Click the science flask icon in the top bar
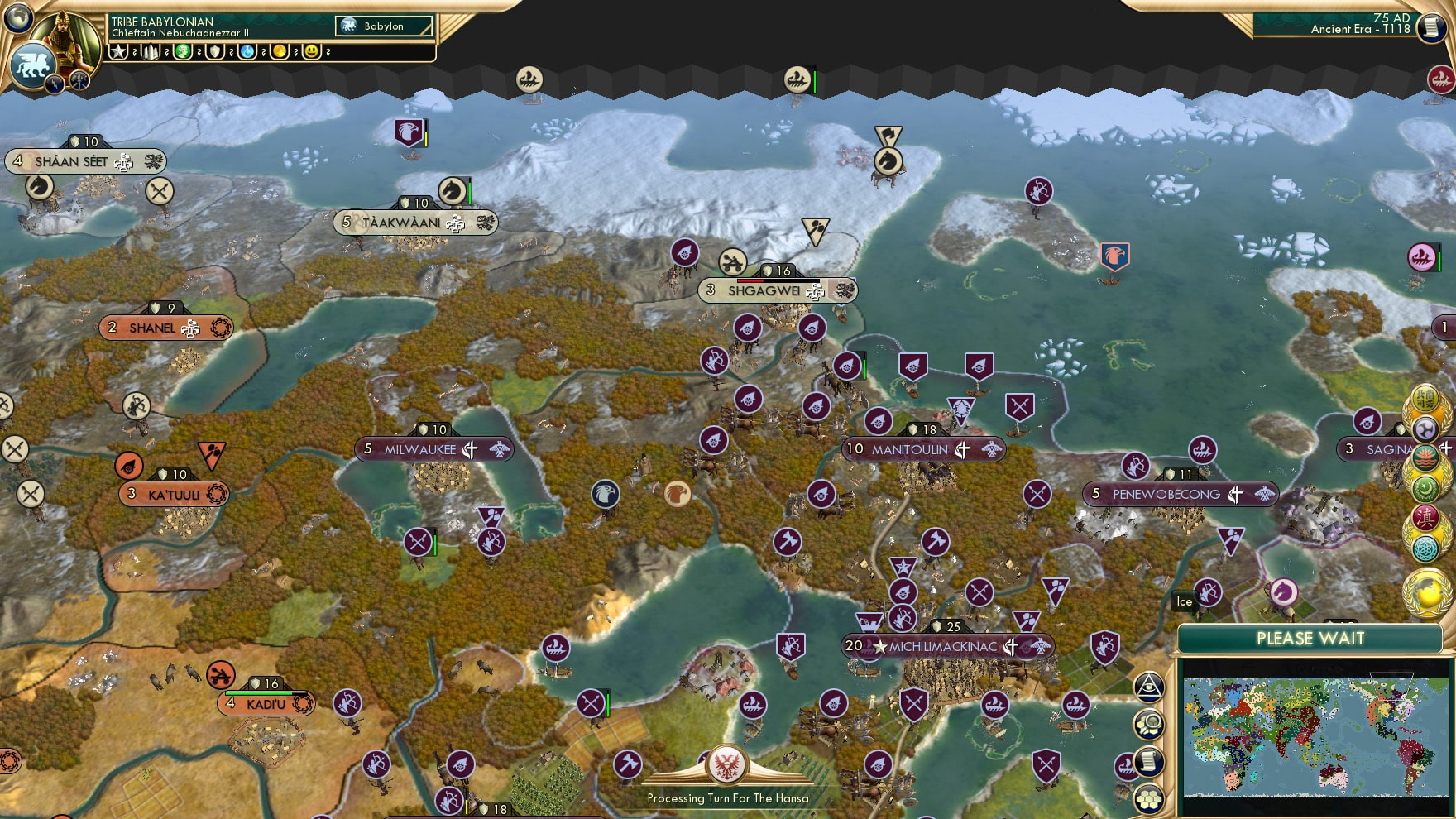The height and width of the screenshot is (819, 1456). [x=247, y=52]
